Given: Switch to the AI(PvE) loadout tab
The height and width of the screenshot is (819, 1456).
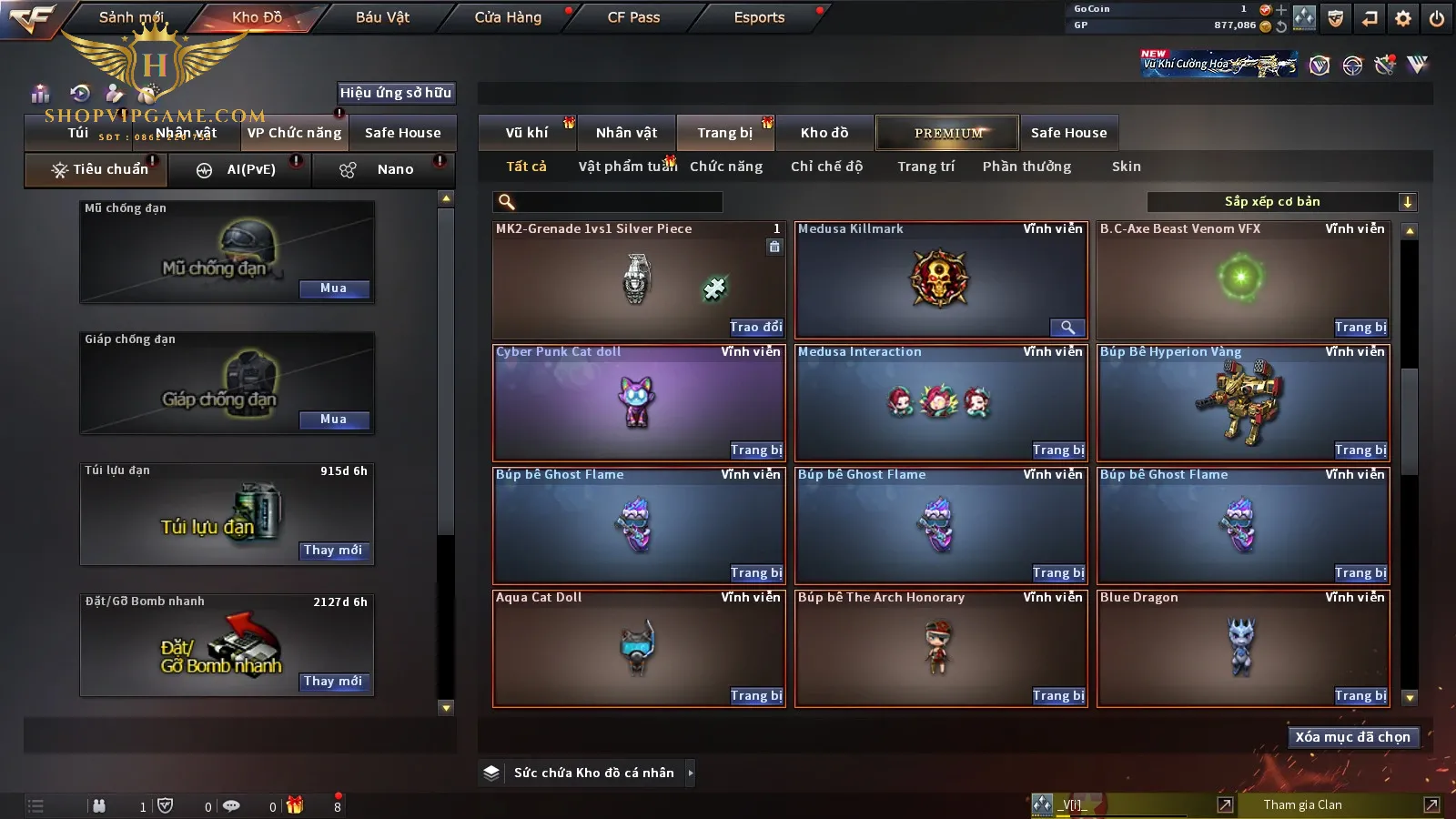Looking at the screenshot, I should (240, 170).
